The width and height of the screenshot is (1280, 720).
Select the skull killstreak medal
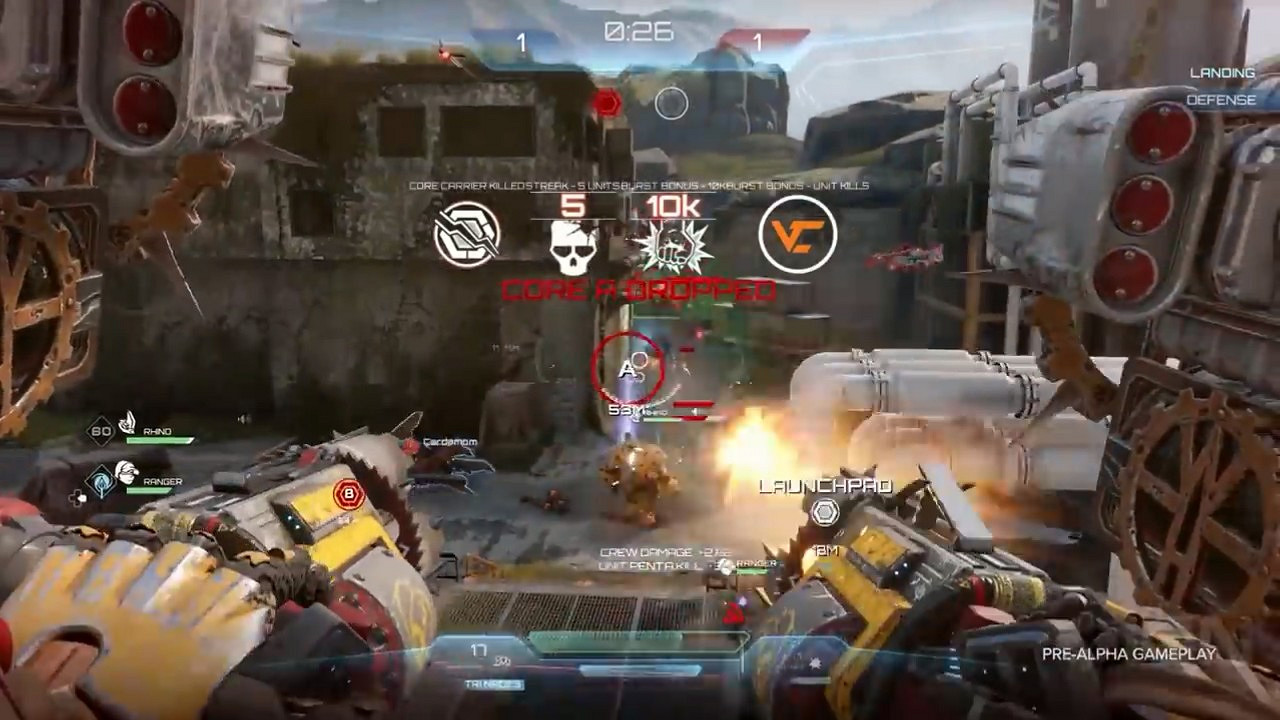click(x=571, y=246)
